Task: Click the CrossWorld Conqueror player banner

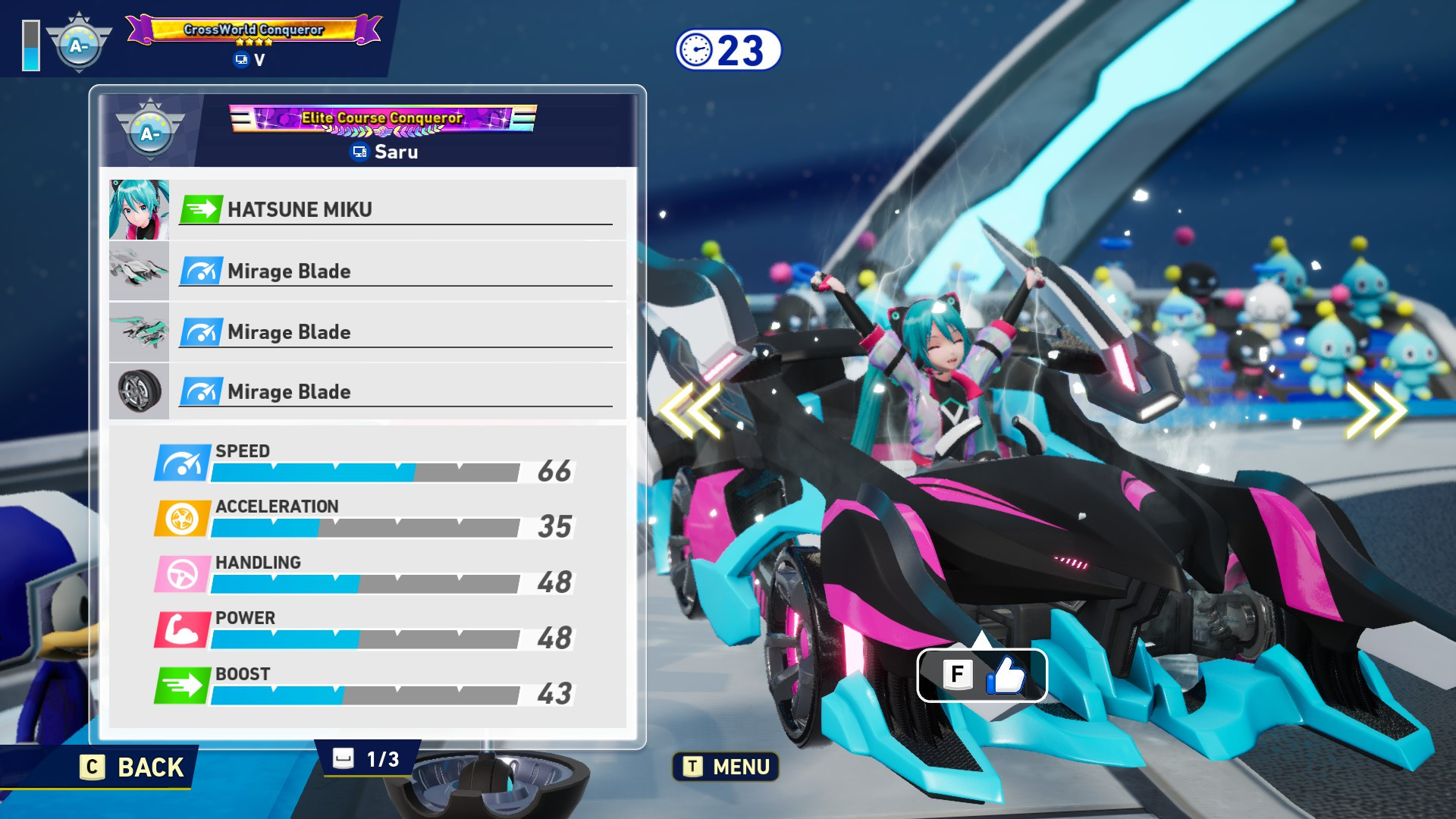Action: coord(254,30)
